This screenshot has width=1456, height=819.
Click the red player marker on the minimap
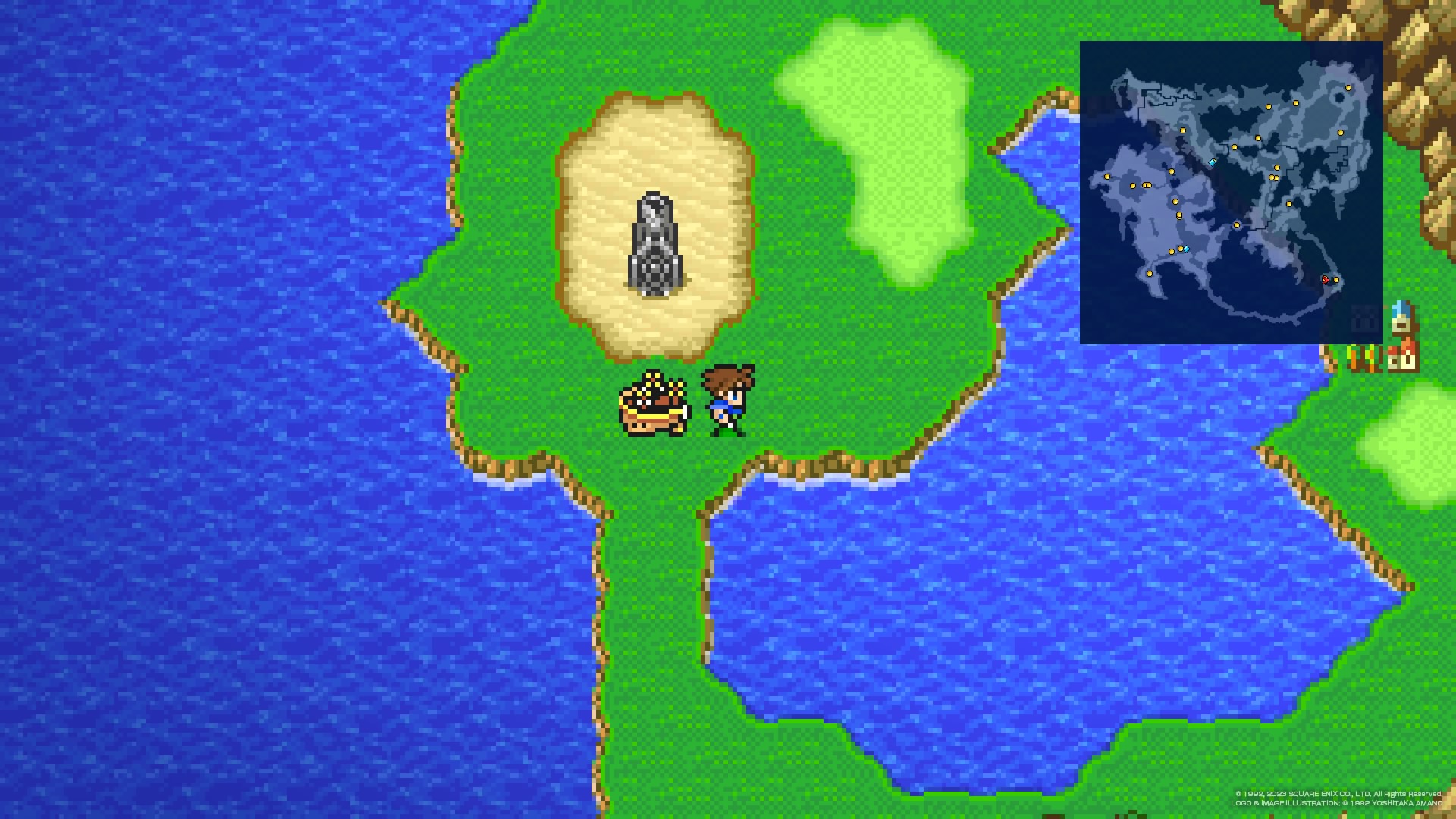pos(1326,280)
